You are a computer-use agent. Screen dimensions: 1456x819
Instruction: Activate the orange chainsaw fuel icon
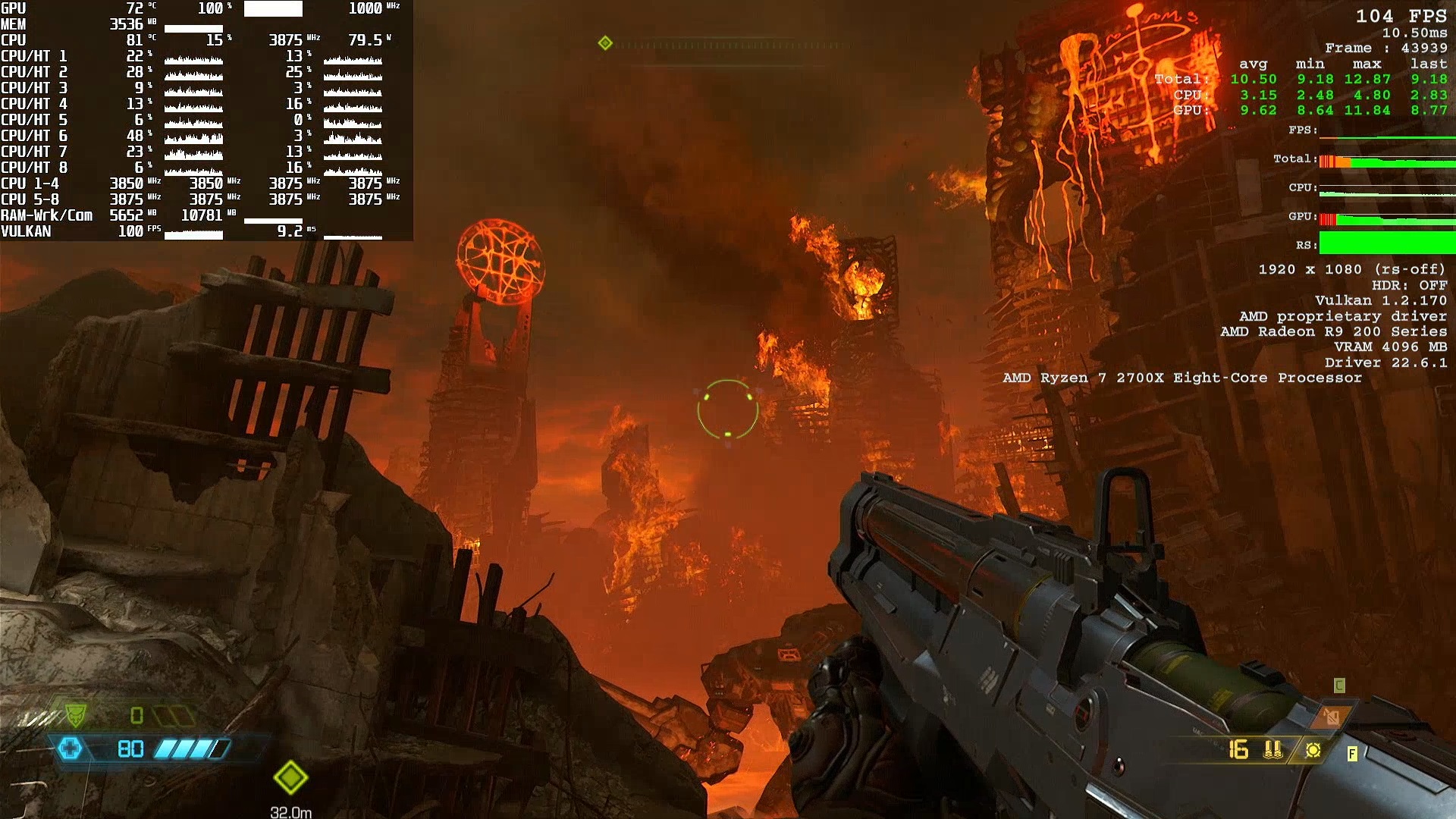coord(1332,717)
